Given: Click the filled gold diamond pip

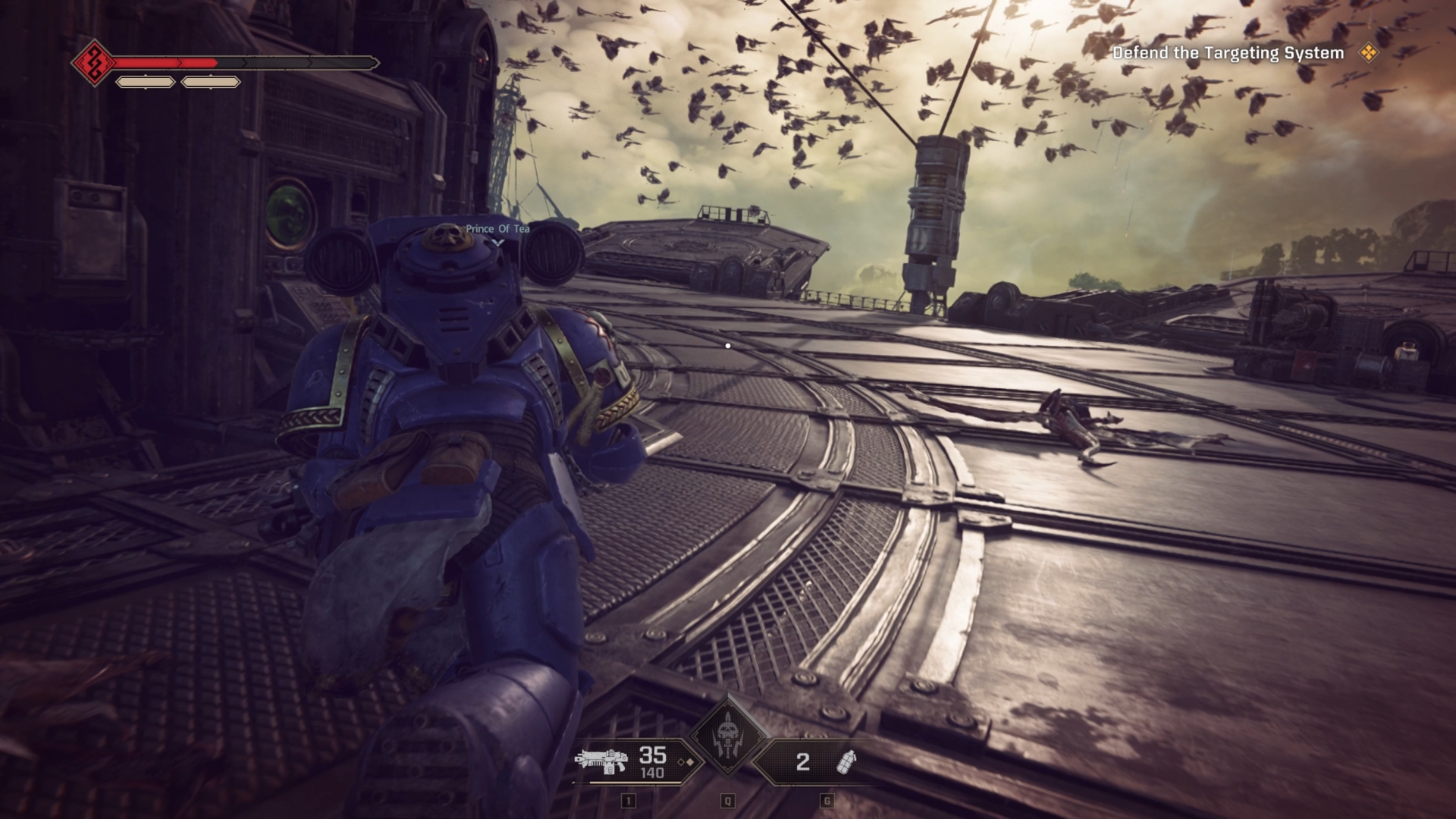Looking at the screenshot, I should click(x=691, y=762).
